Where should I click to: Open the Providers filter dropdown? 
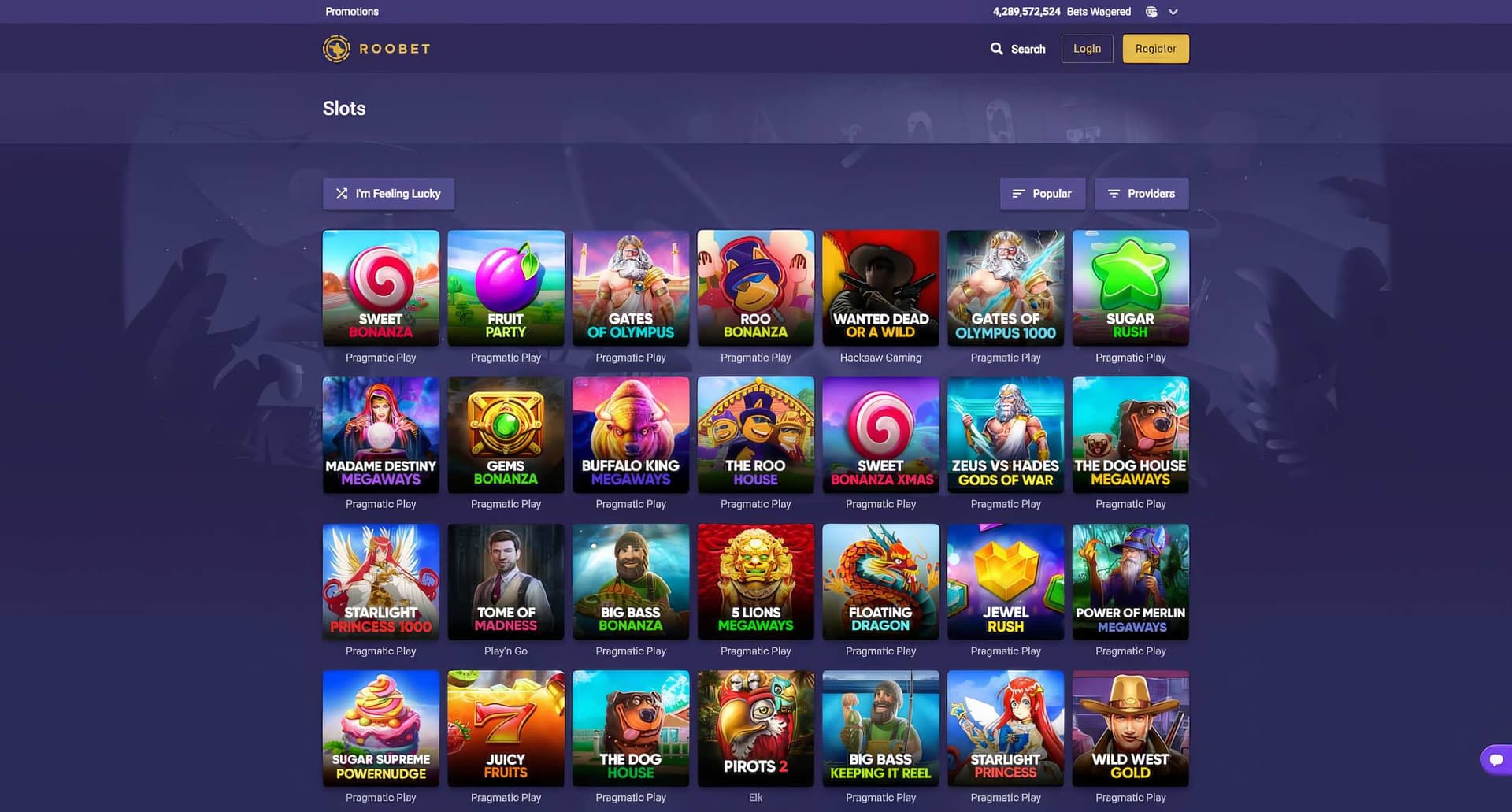click(x=1142, y=193)
